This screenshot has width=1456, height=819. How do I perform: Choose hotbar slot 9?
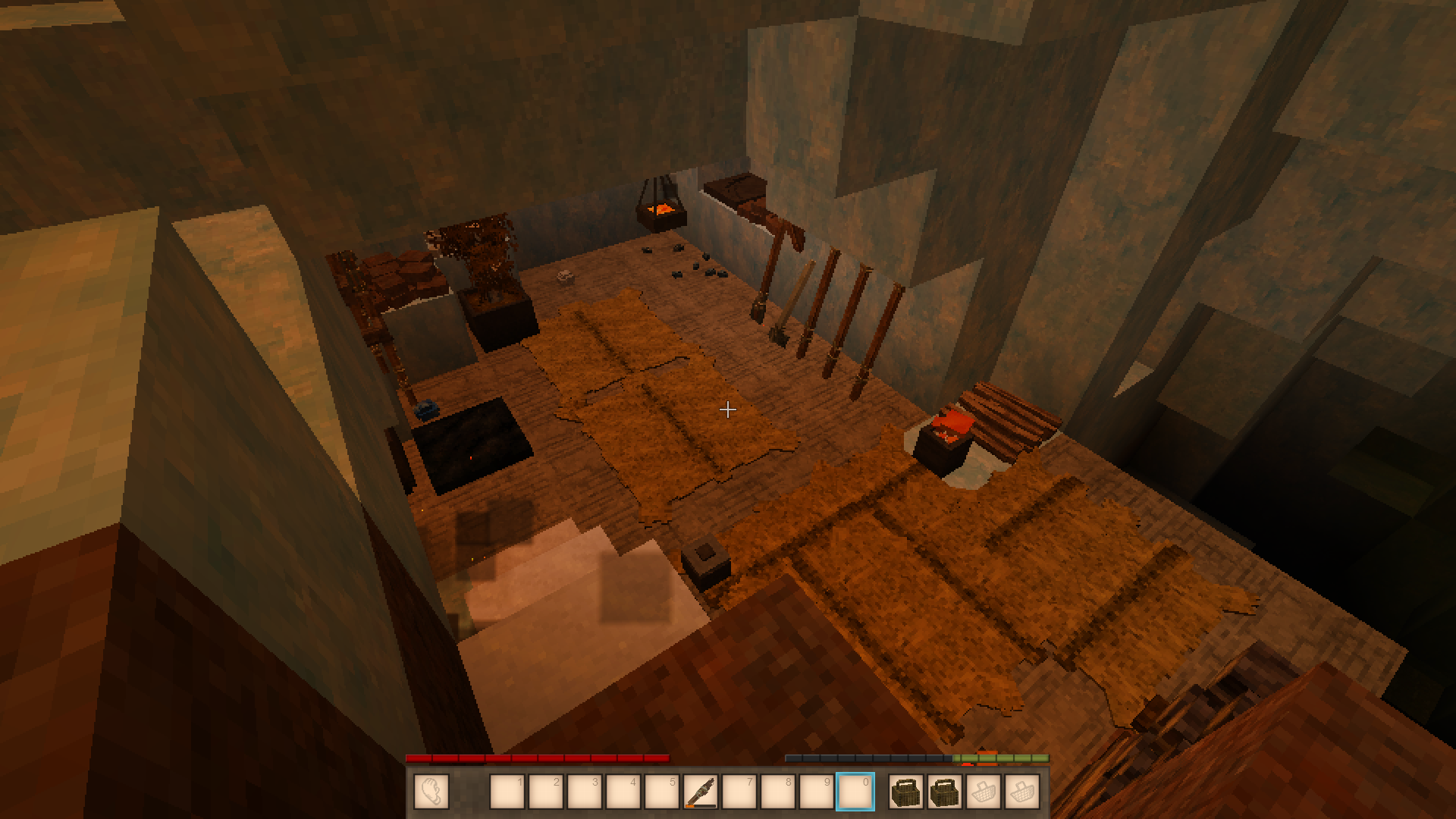pos(817,792)
